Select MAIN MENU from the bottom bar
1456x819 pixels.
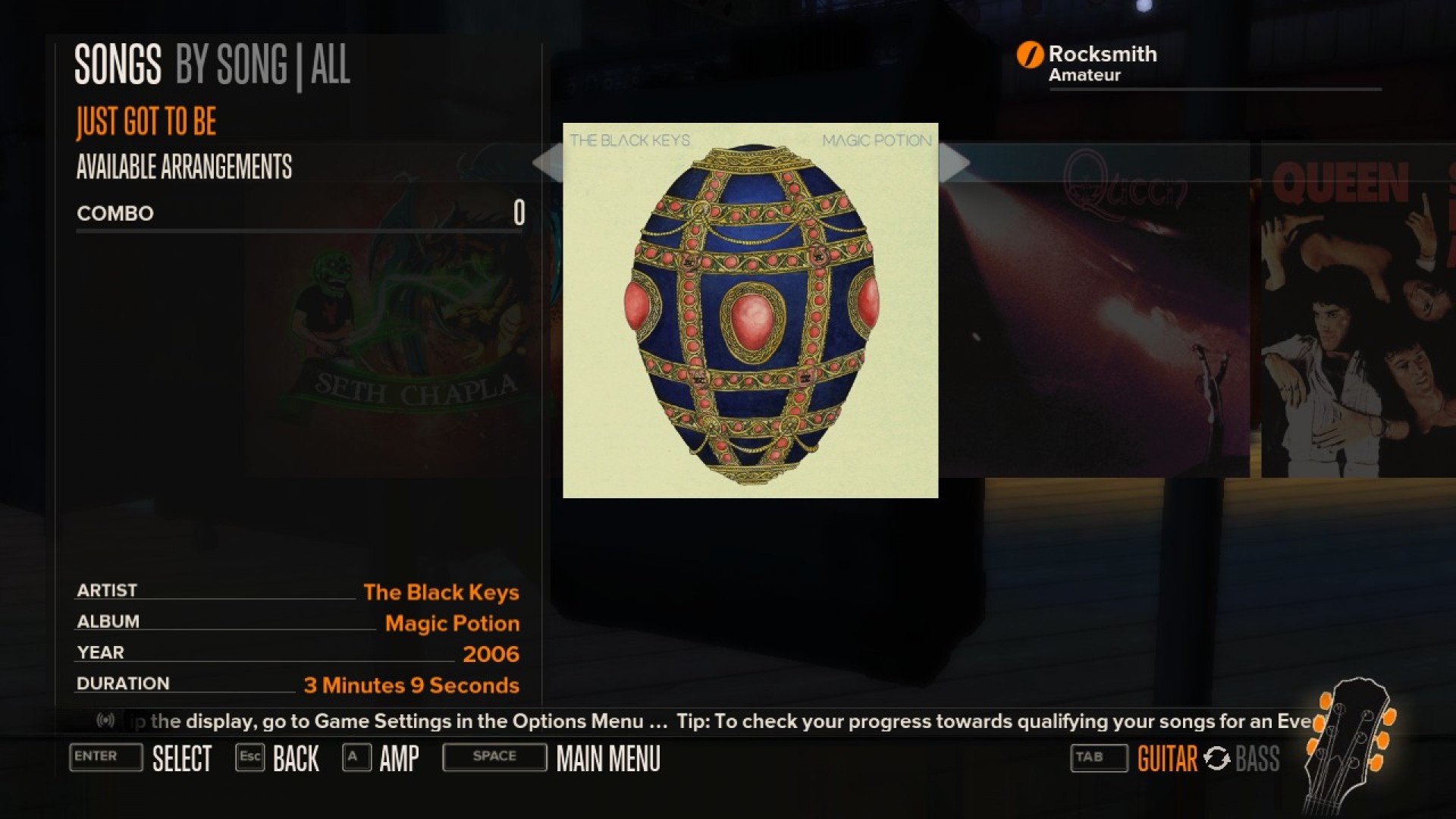[x=607, y=758]
